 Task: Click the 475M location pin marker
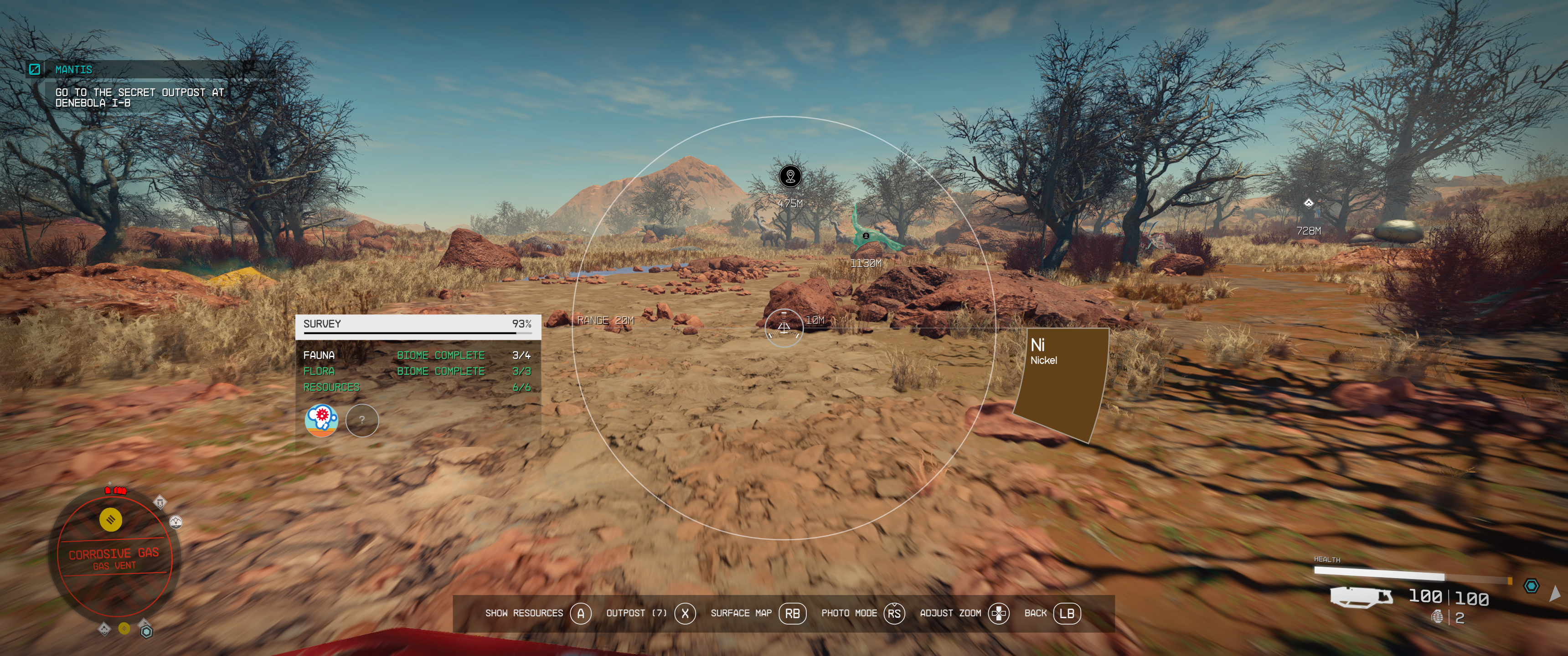790,176
